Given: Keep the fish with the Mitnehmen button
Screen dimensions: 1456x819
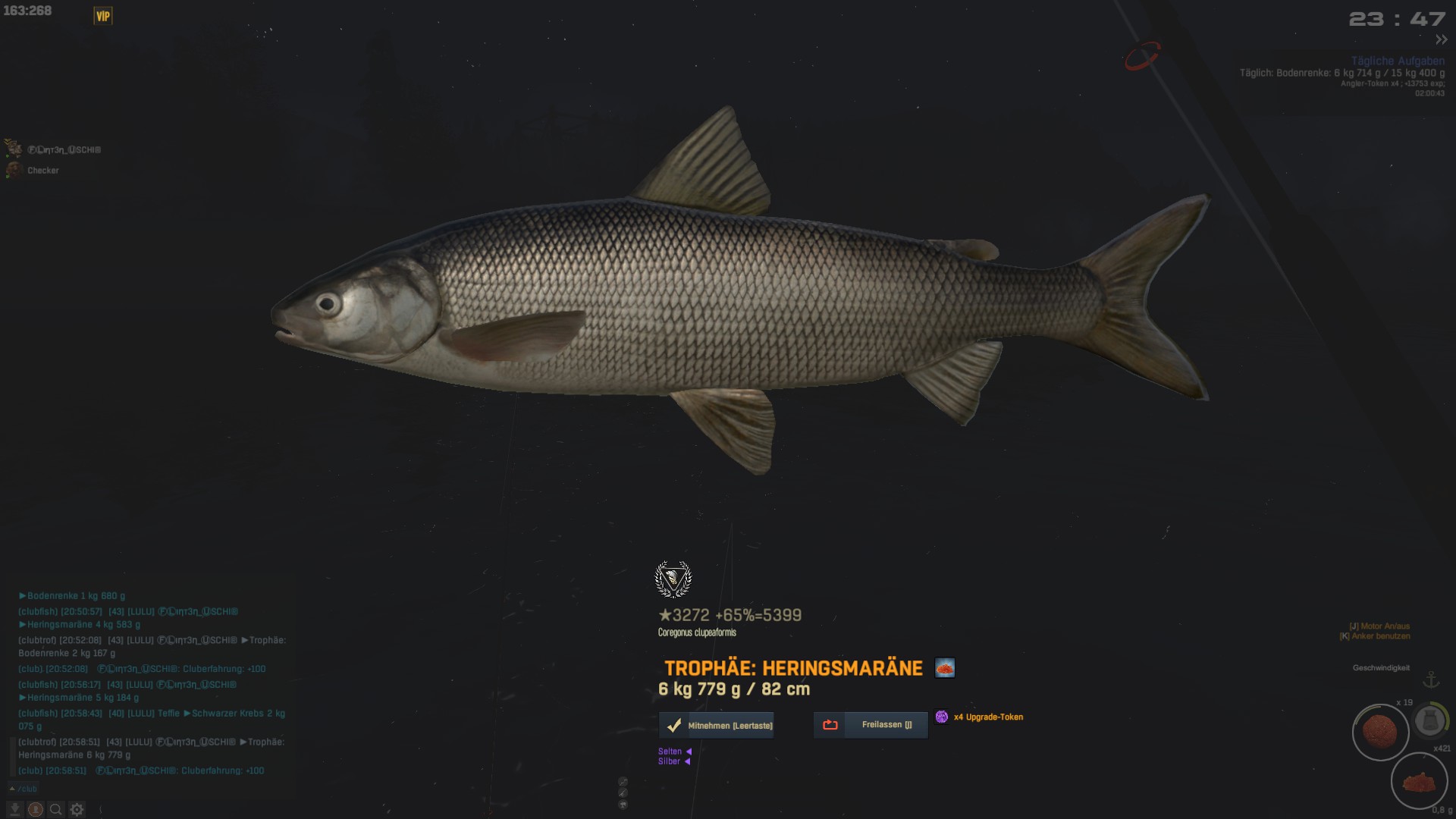Looking at the screenshot, I should coord(717,726).
